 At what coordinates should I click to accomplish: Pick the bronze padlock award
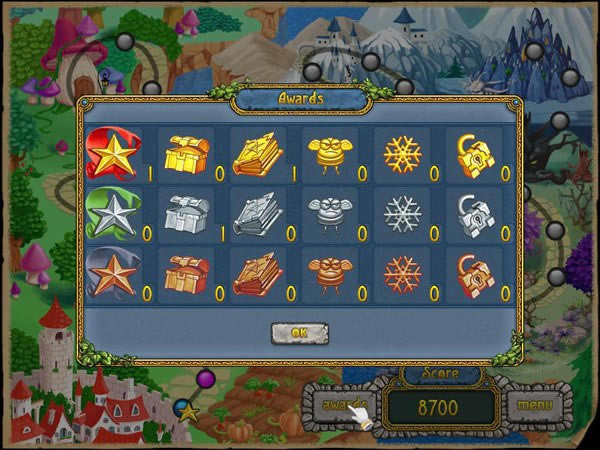(474, 274)
